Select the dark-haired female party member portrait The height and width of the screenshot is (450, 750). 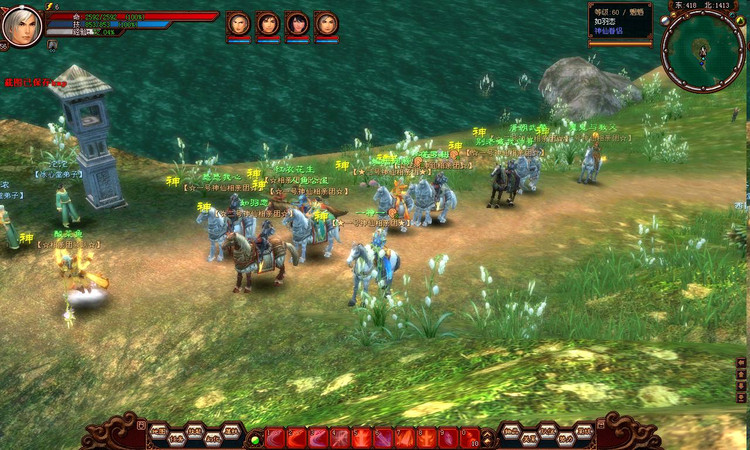coord(297,23)
